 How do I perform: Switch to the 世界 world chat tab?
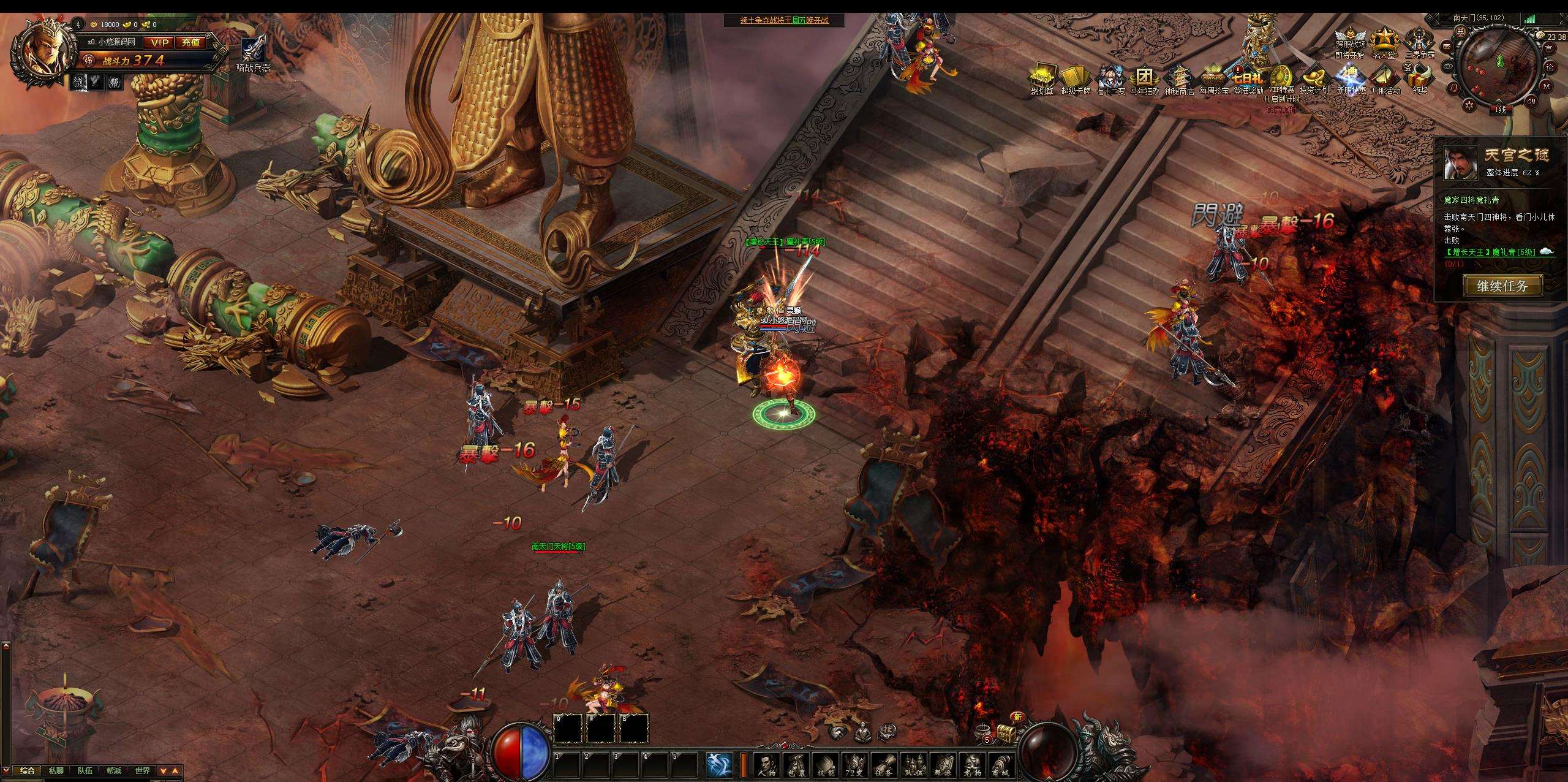click(x=142, y=770)
